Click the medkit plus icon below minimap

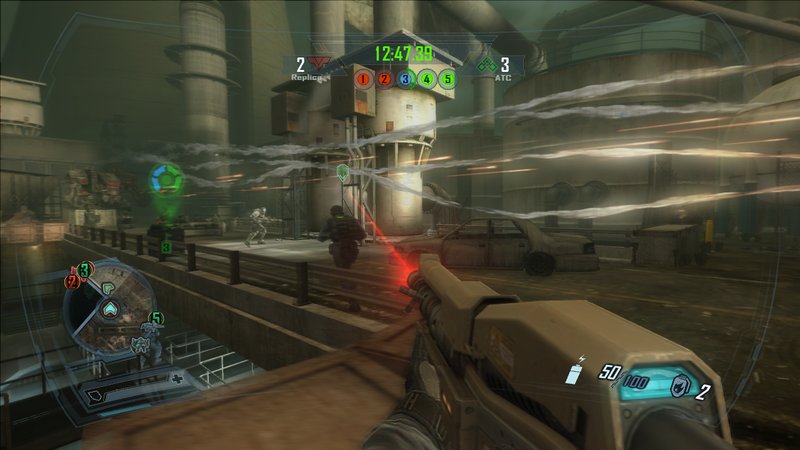pos(177,379)
